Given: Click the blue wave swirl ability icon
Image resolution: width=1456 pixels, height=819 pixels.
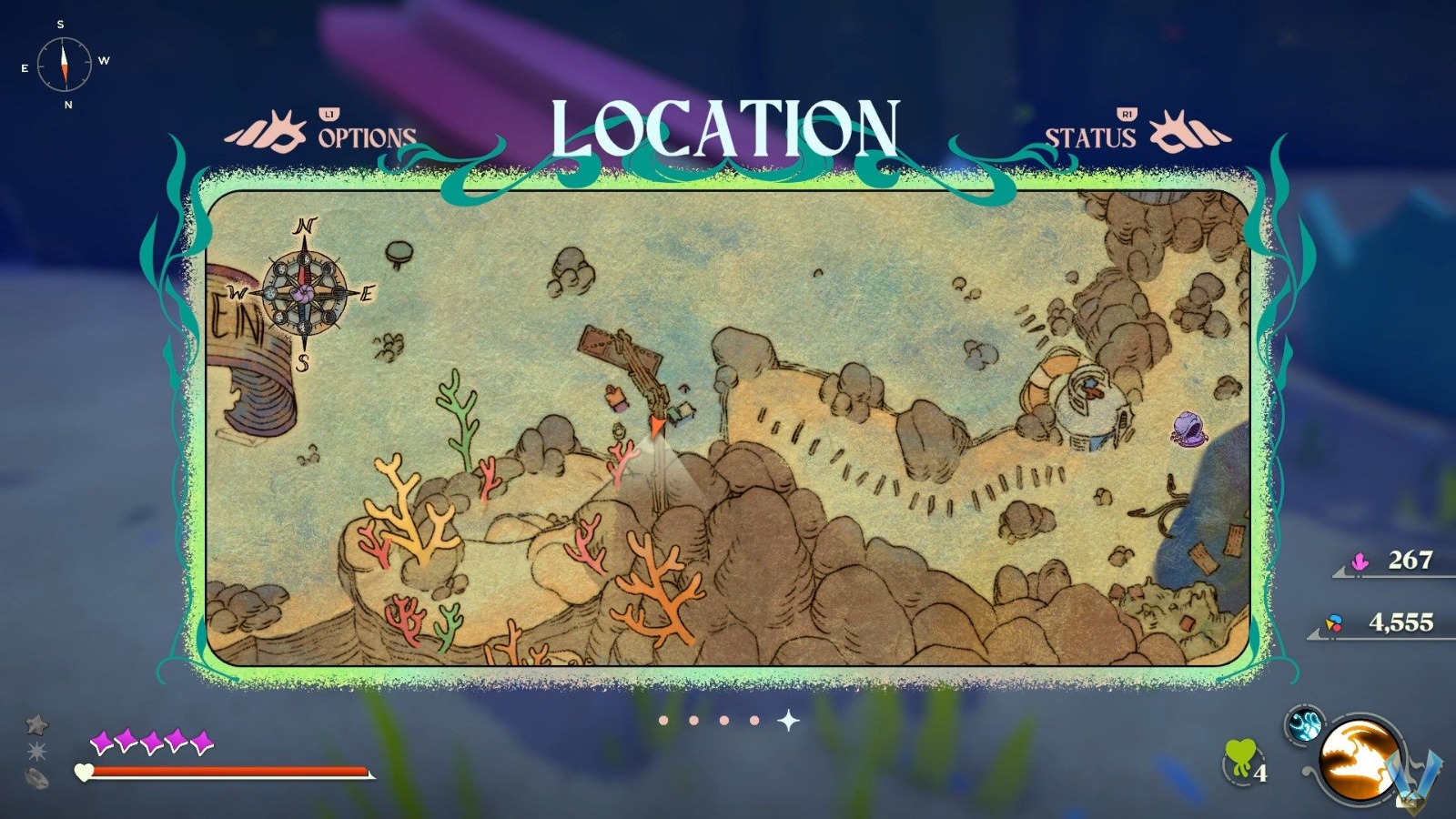Looking at the screenshot, I should pos(1305,724).
